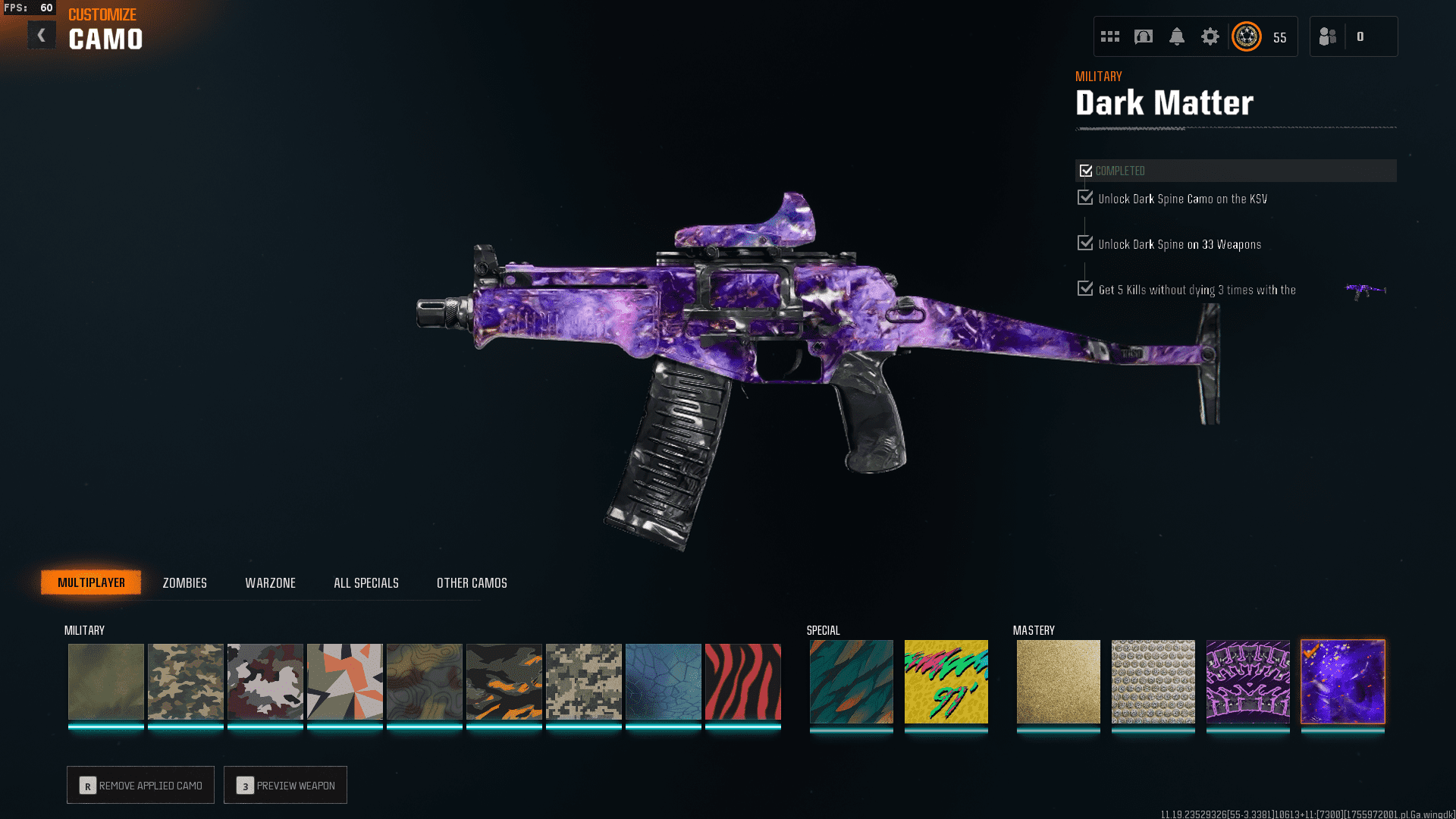Open the grid menu icon

coord(1109,36)
